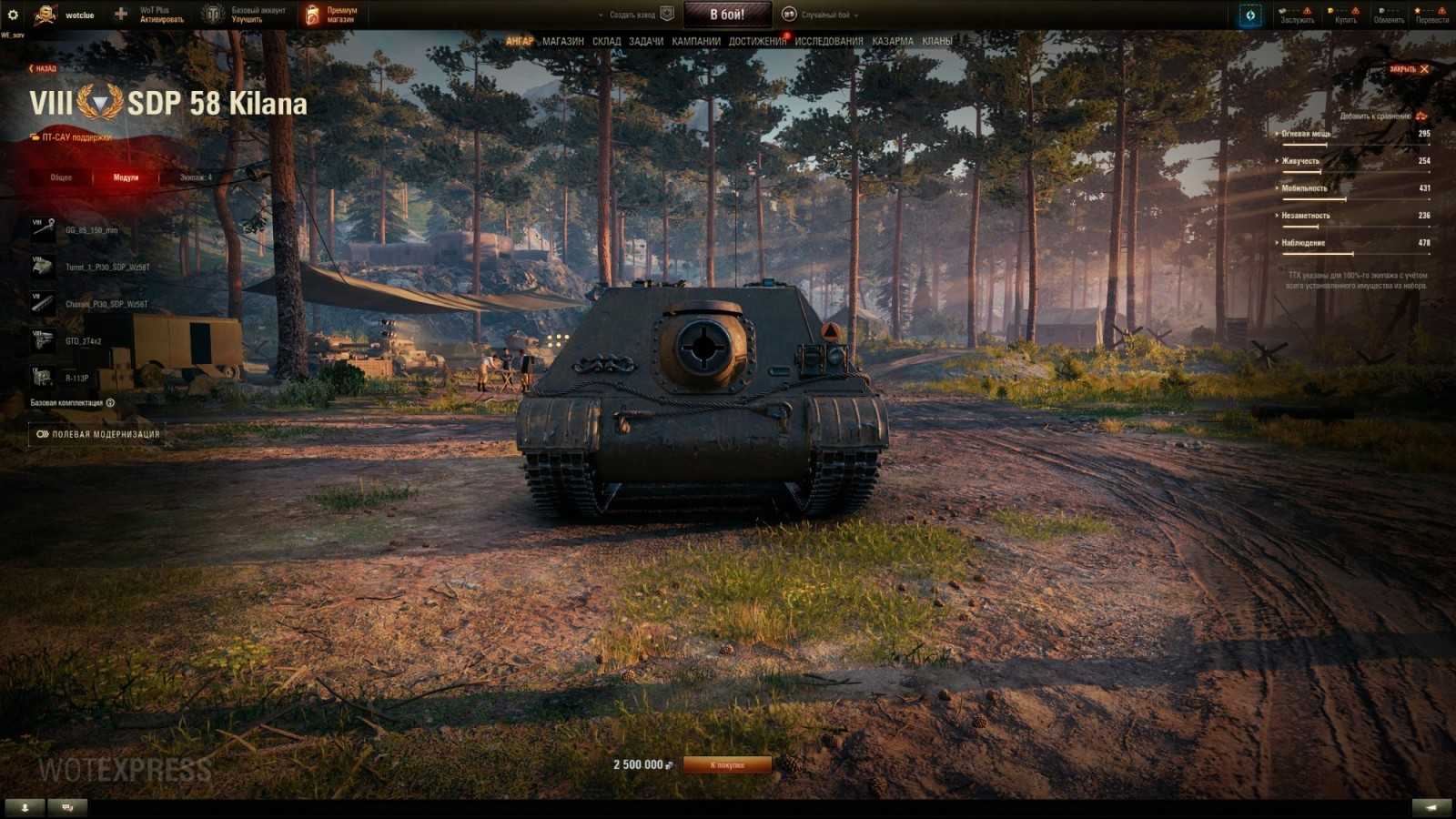Click the platoon badge next to Создать взвод

click(669, 15)
